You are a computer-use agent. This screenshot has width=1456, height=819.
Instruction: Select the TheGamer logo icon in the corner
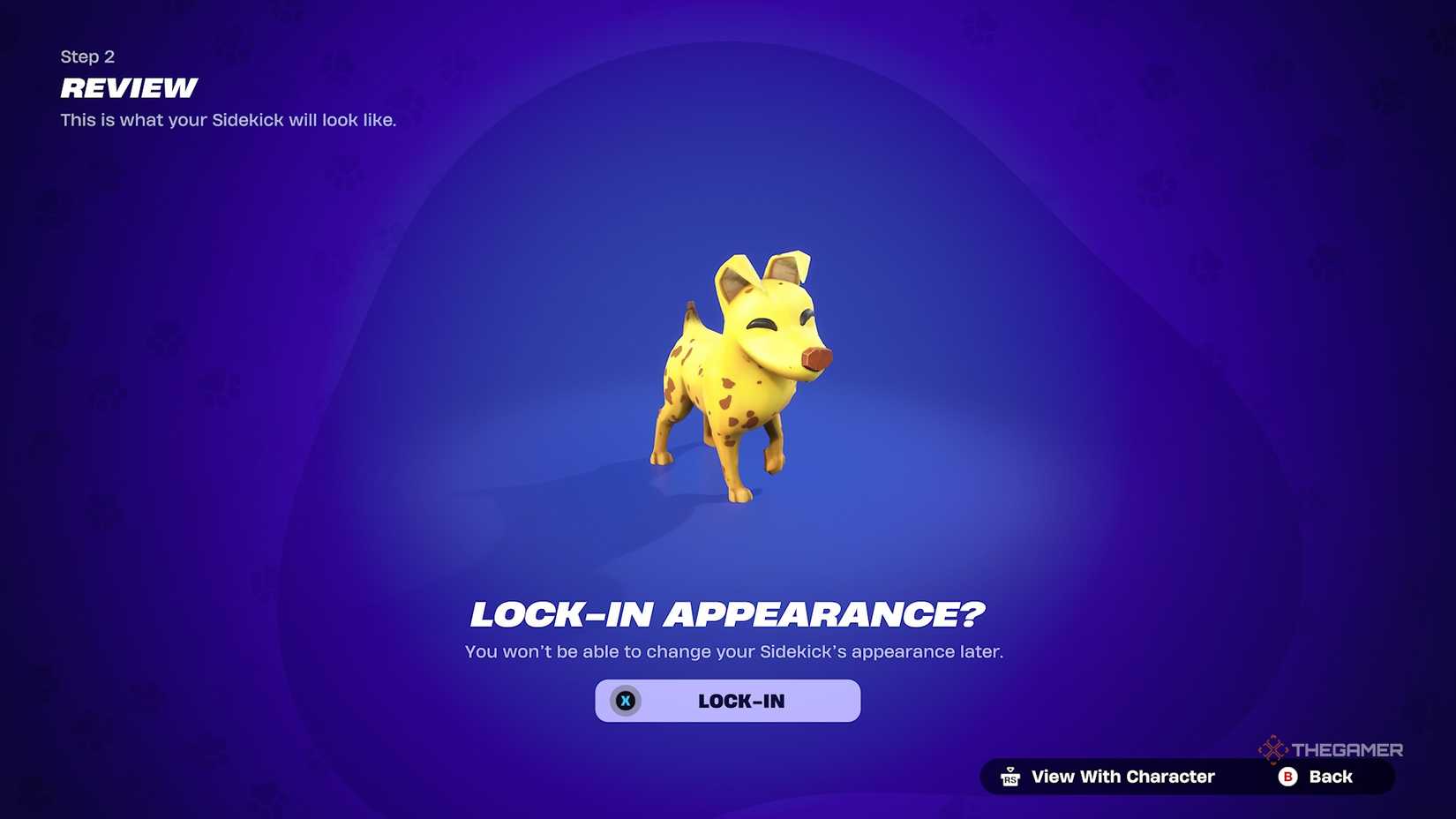pyautogui.click(x=1274, y=749)
